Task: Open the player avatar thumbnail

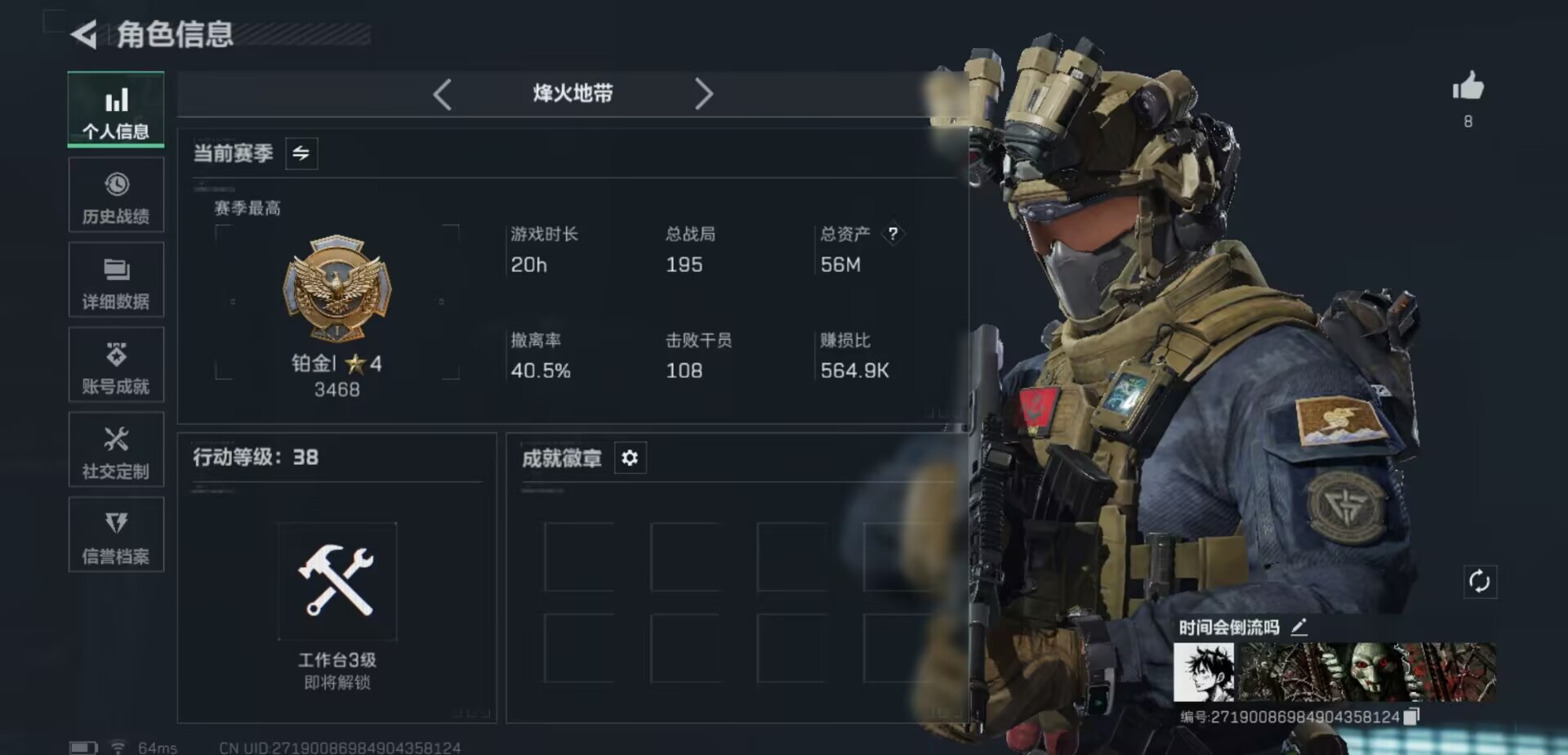Action: [x=1203, y=672]
